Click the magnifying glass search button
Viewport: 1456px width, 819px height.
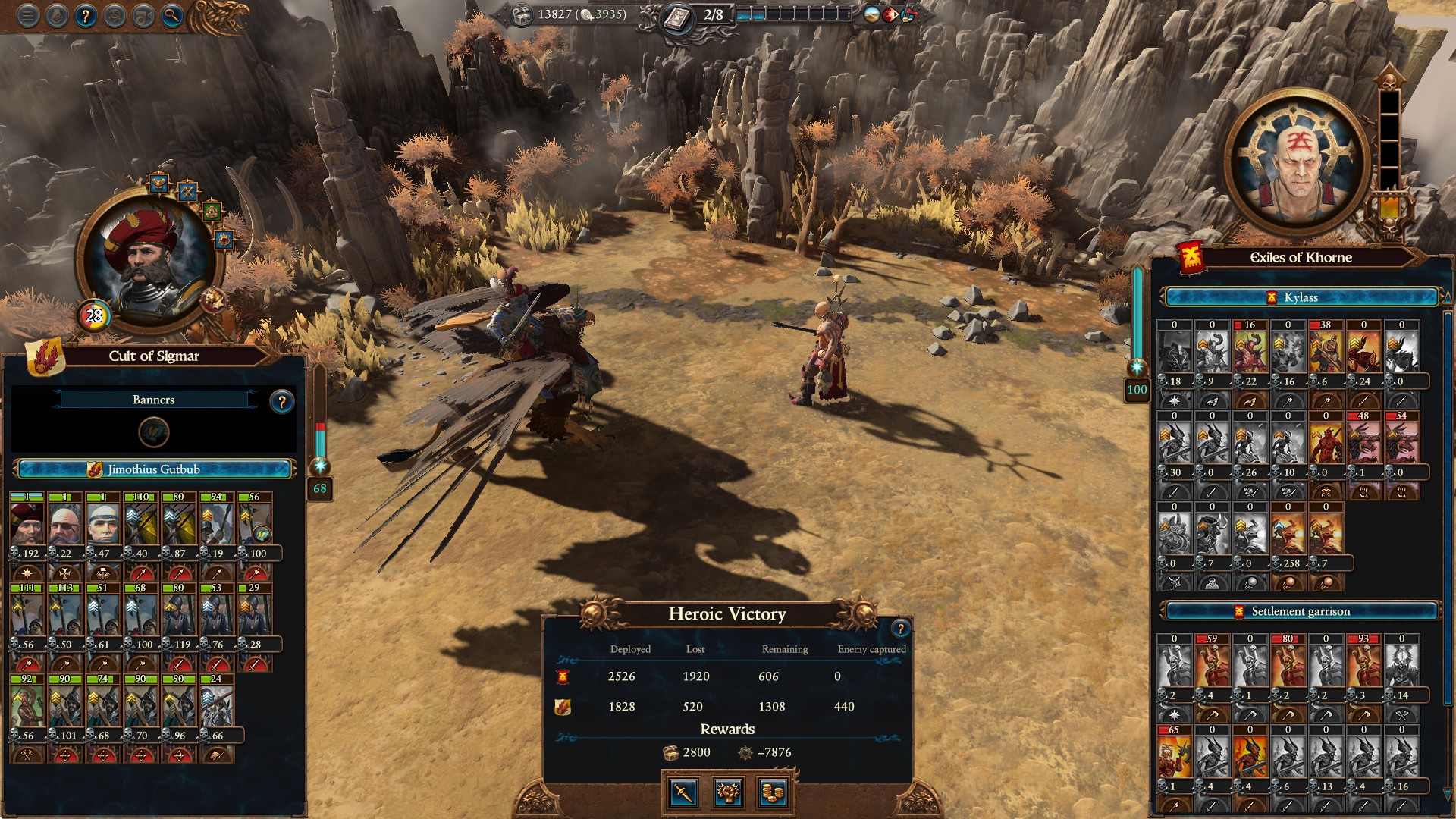point(172,16)
